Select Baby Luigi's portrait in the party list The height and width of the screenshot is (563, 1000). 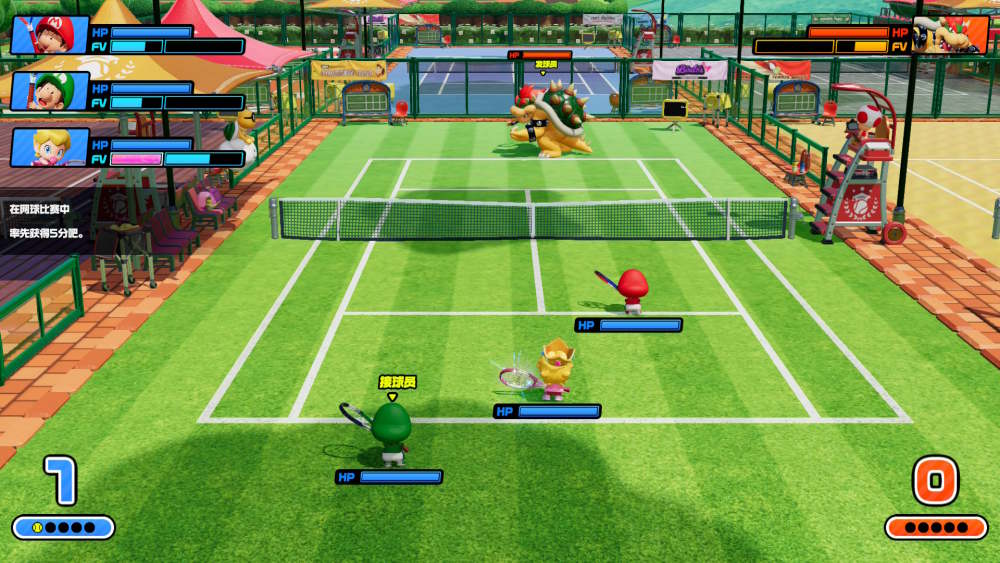click(x=49, y=91)
